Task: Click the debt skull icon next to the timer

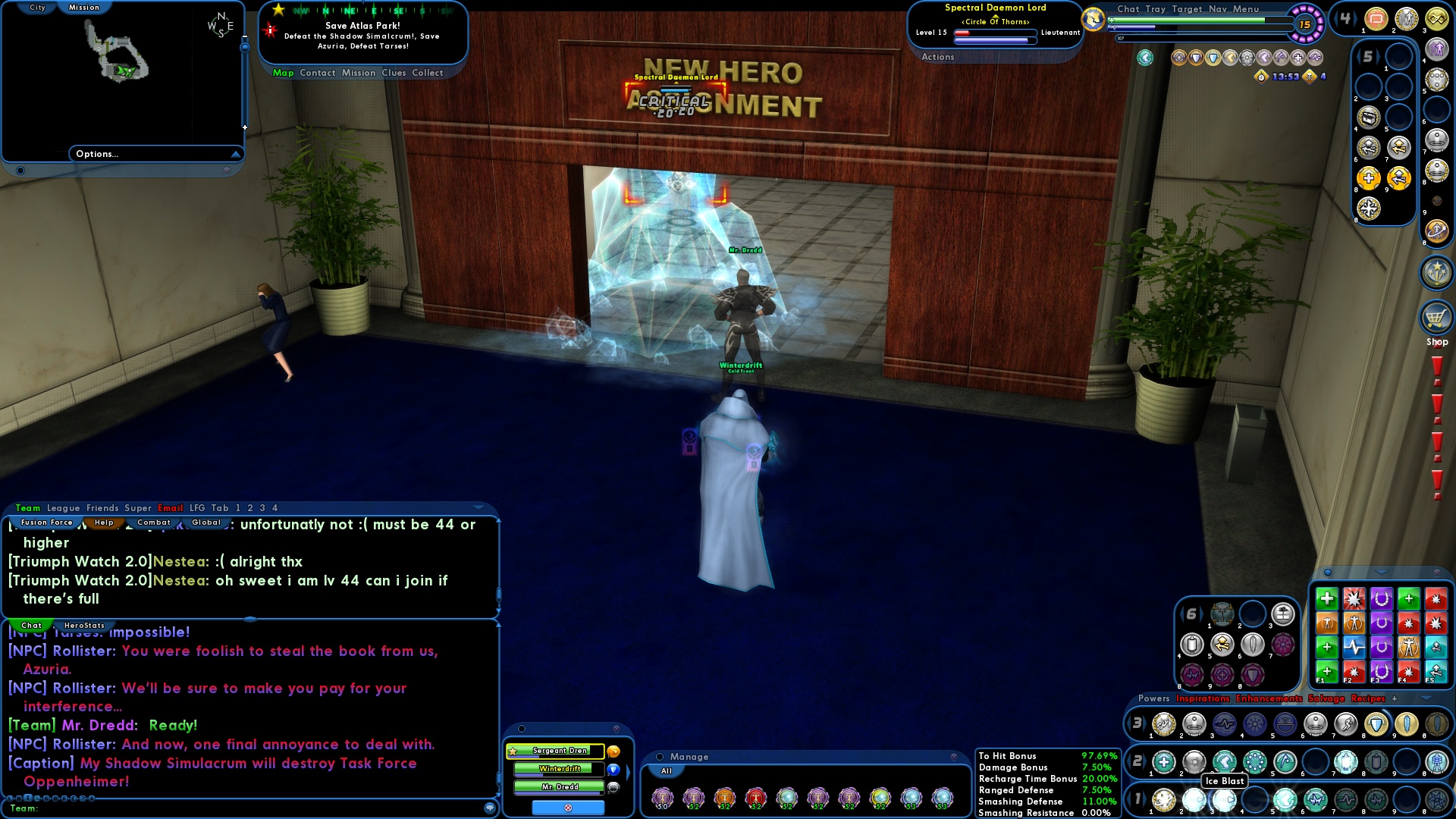Action: tap(1309, 77)
